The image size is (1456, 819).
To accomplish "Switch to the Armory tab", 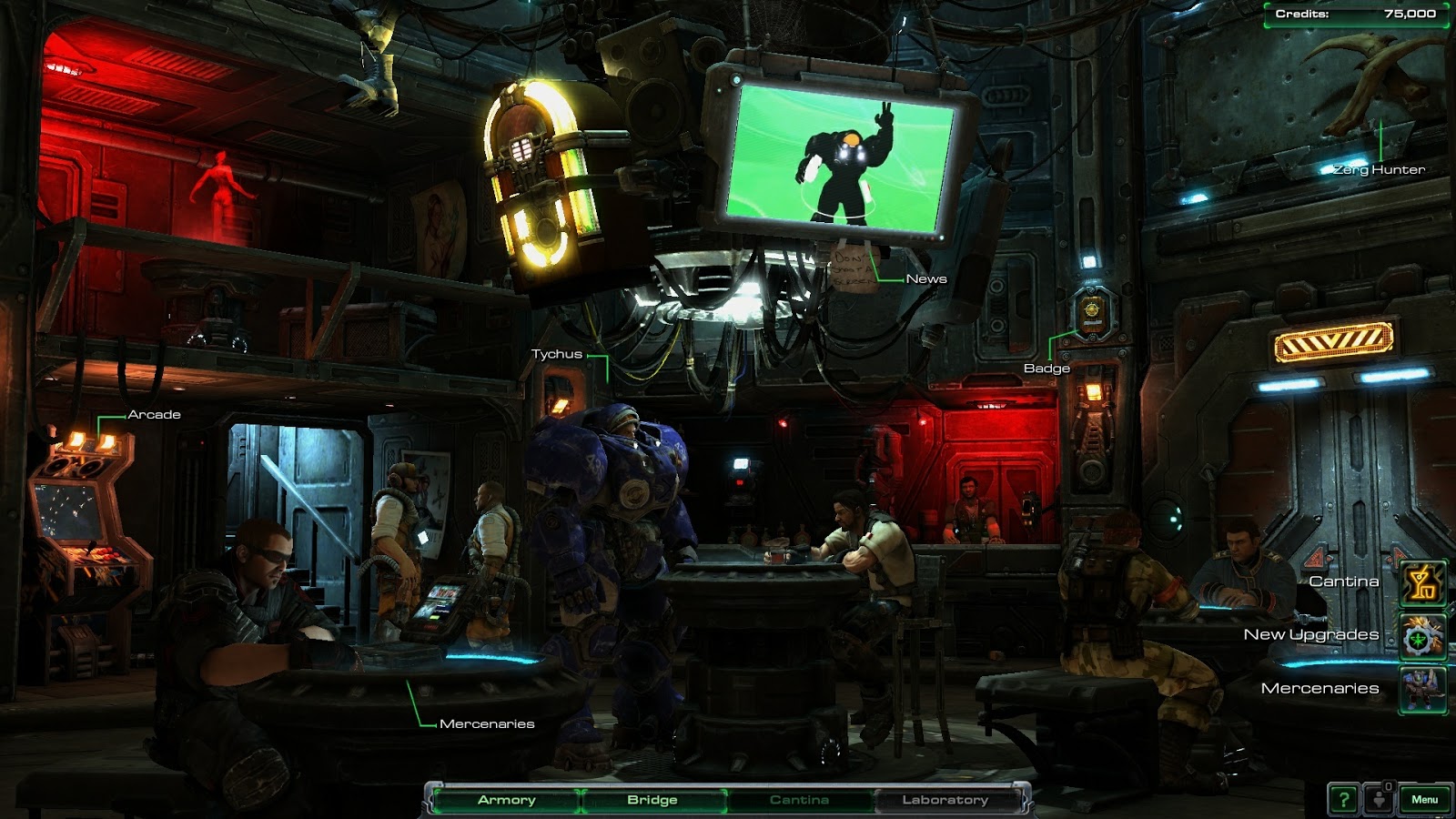I will click(506, 800).
